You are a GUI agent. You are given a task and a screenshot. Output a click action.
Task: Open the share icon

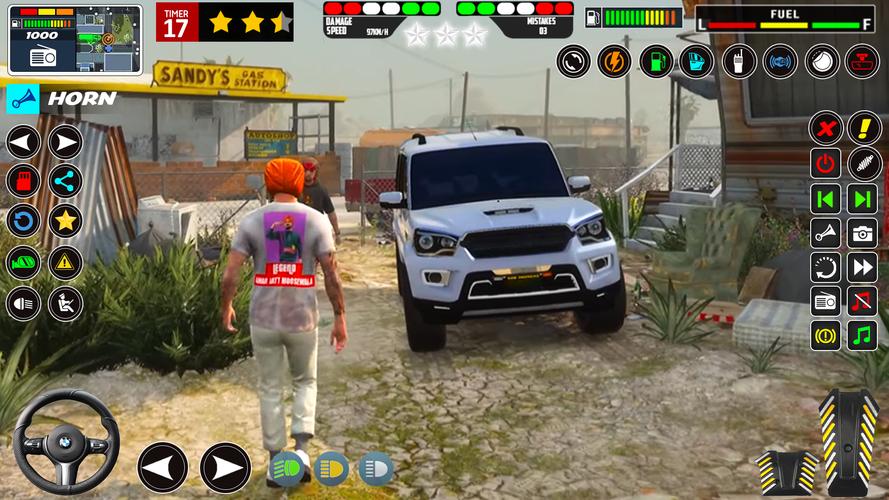(65, 180)
